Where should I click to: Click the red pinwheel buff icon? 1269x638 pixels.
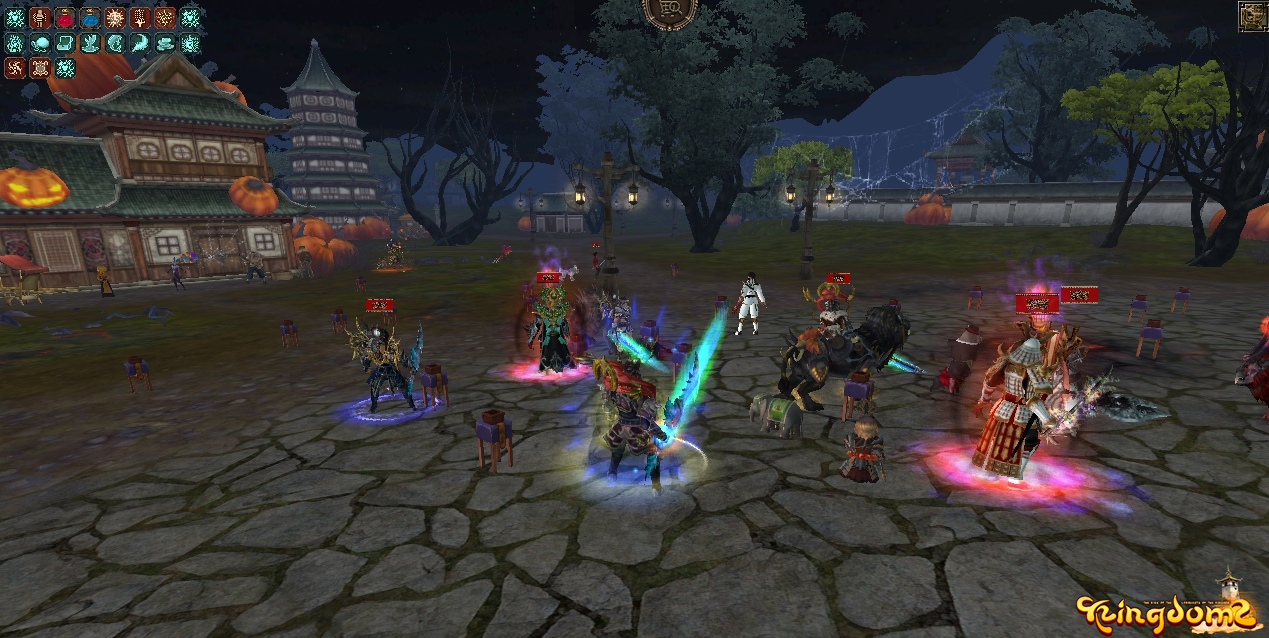coord(15,68)
